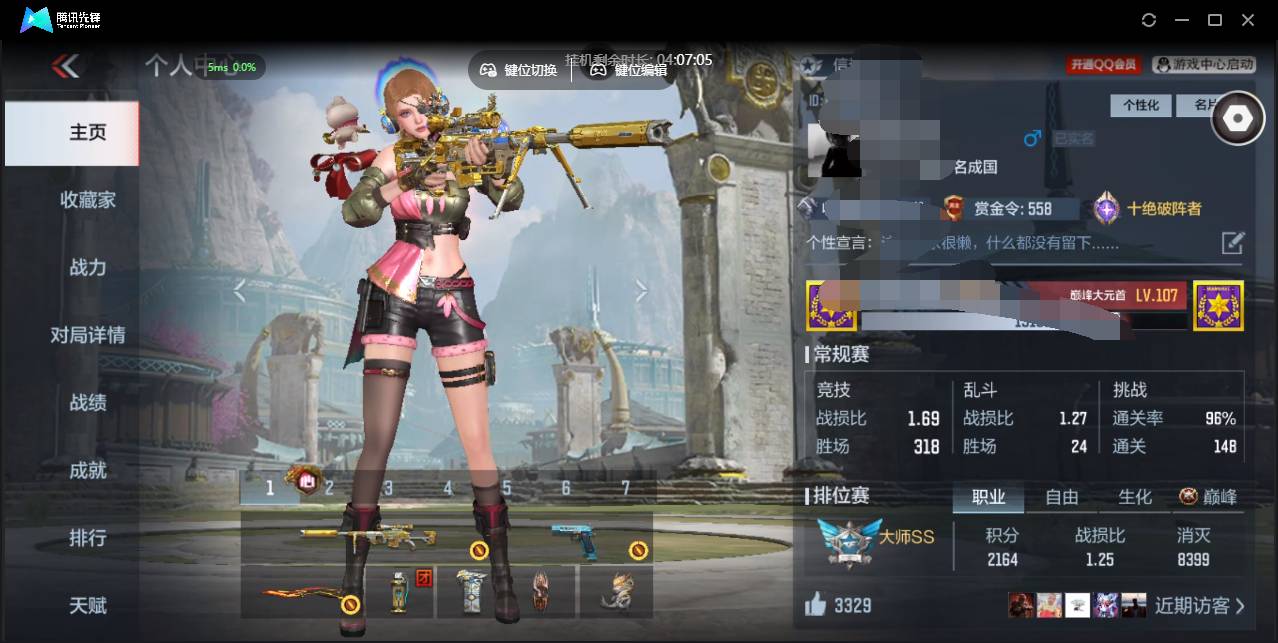
Task: Select the 天赋 talent entry
Action: 87,605
